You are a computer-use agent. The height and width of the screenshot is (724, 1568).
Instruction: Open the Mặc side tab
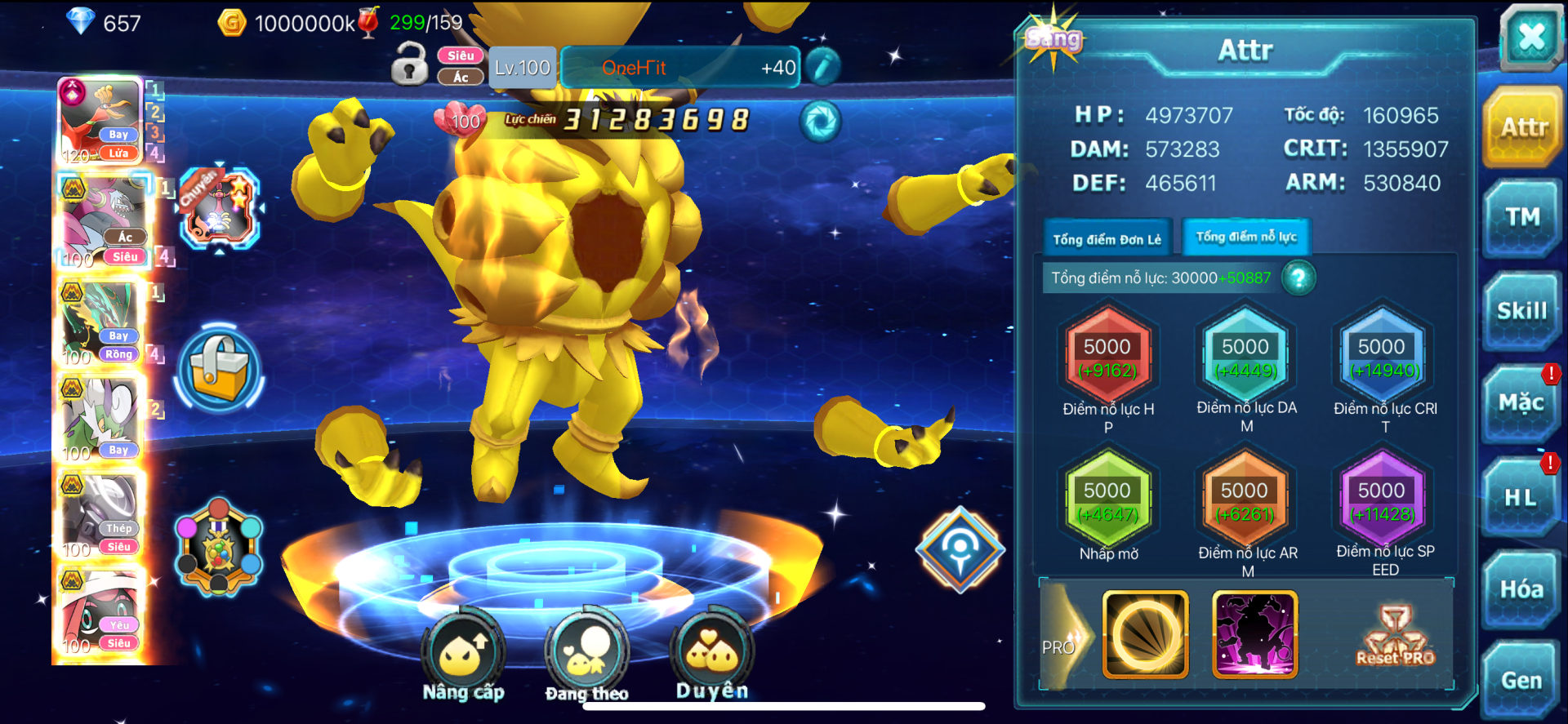click(1521, 403)
